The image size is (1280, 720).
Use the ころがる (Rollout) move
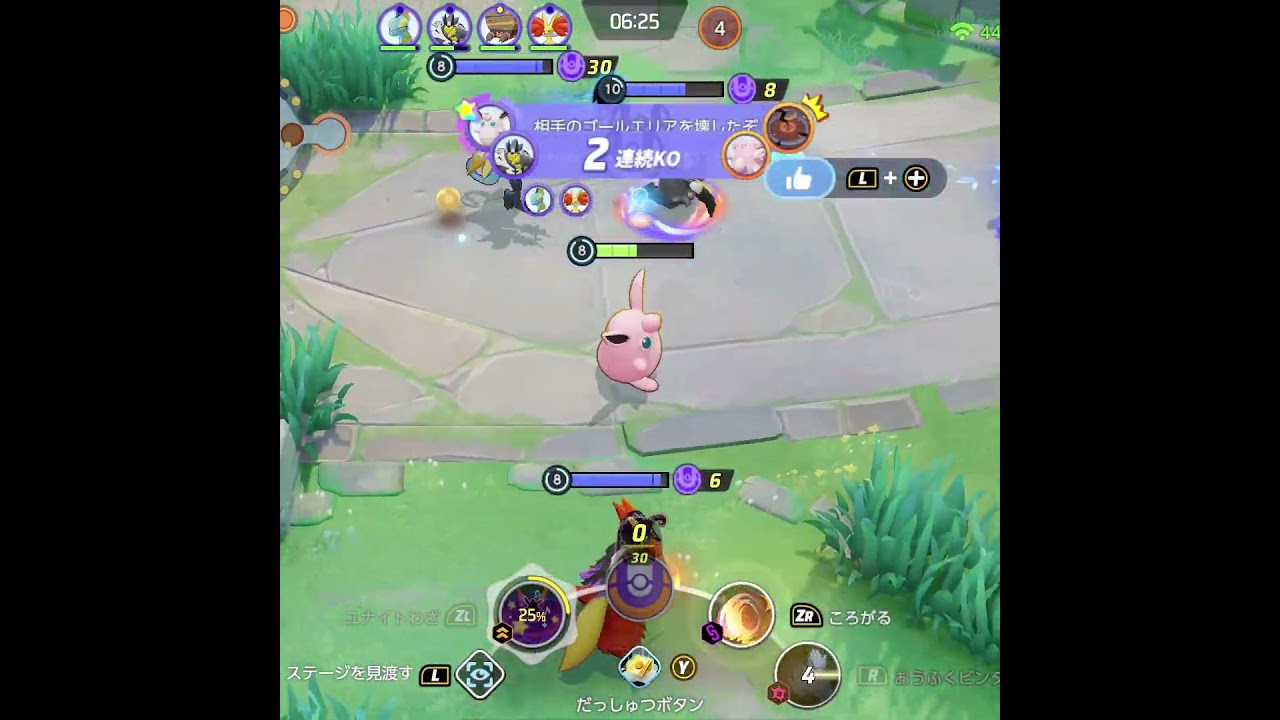click(741, 614)
